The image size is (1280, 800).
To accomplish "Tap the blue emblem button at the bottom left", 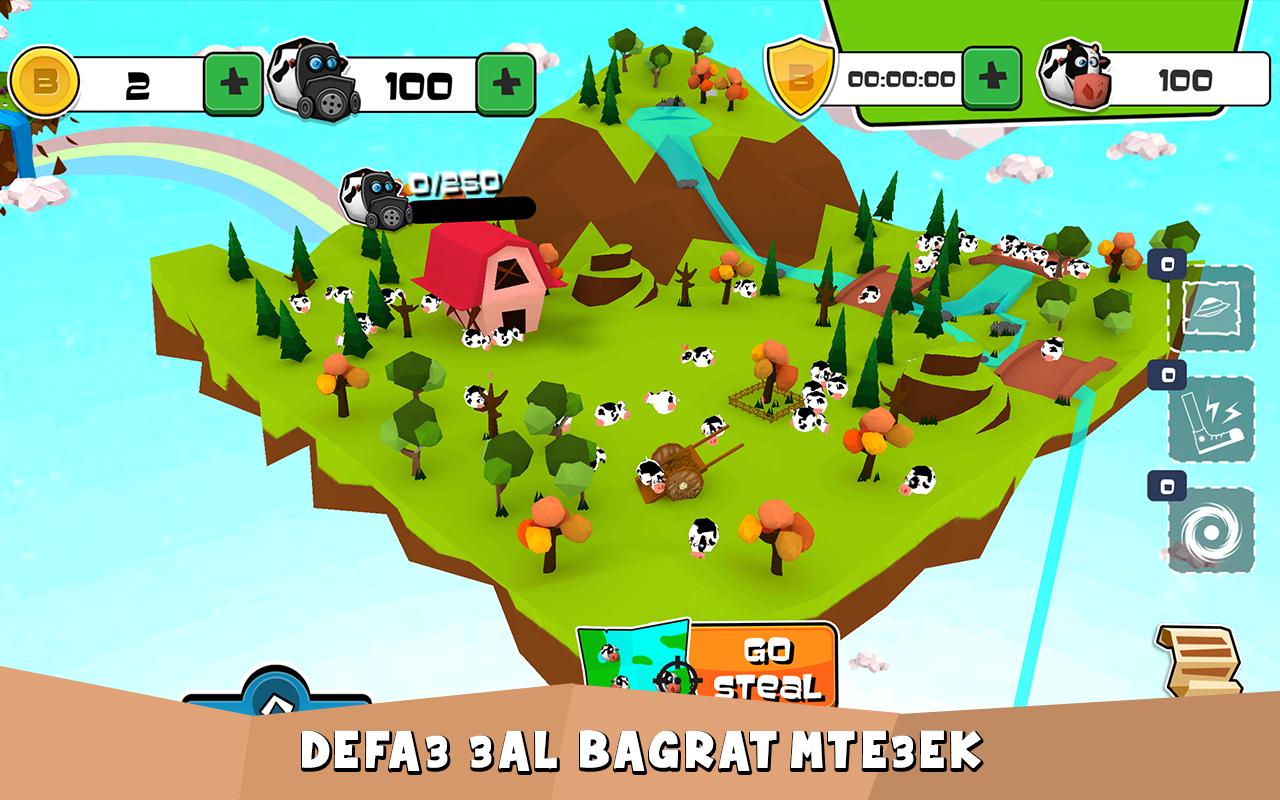I will pyautogui.click(x=276, y=700).
